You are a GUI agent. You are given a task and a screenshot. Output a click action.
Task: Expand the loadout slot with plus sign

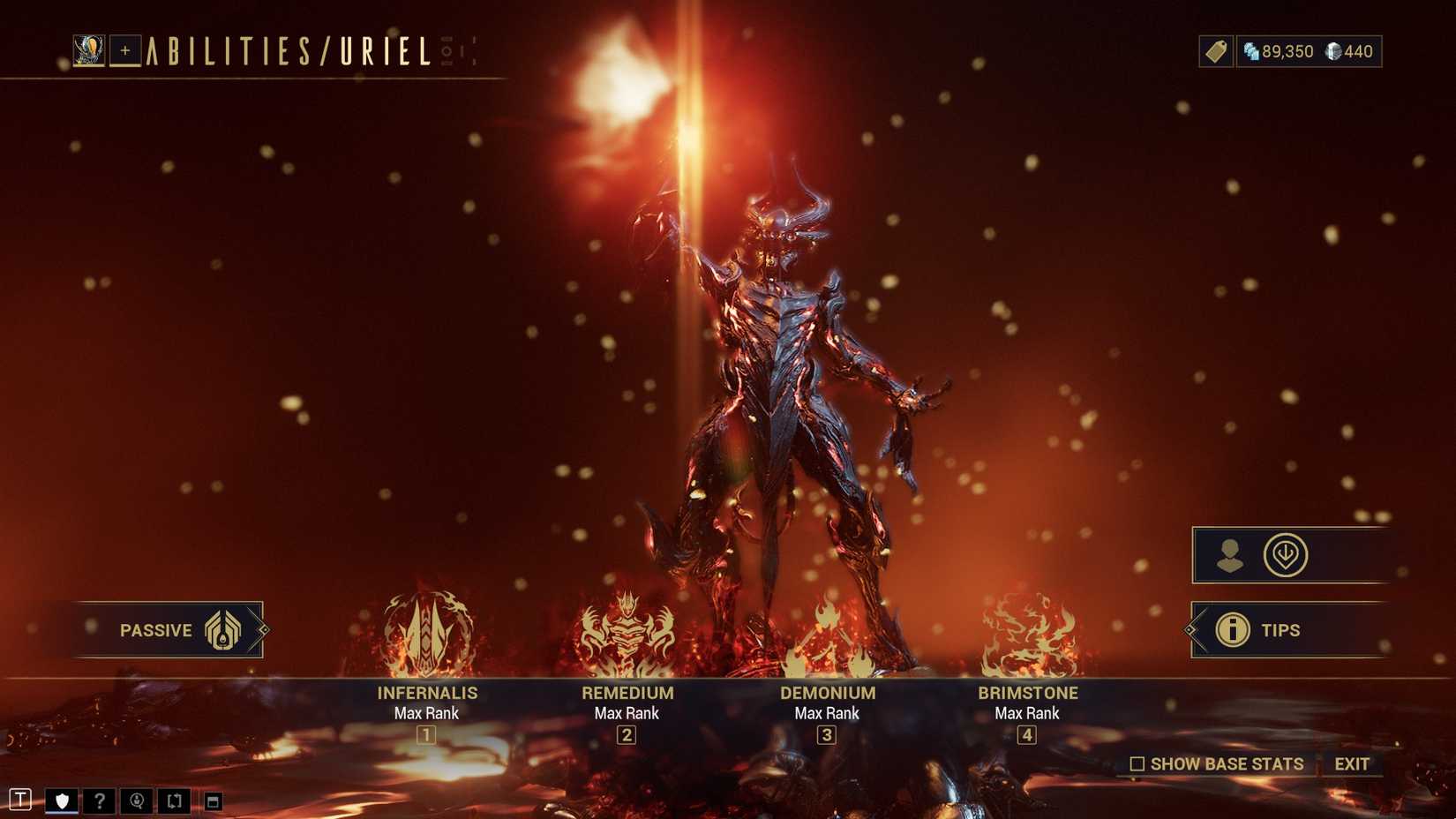point(124,51)
